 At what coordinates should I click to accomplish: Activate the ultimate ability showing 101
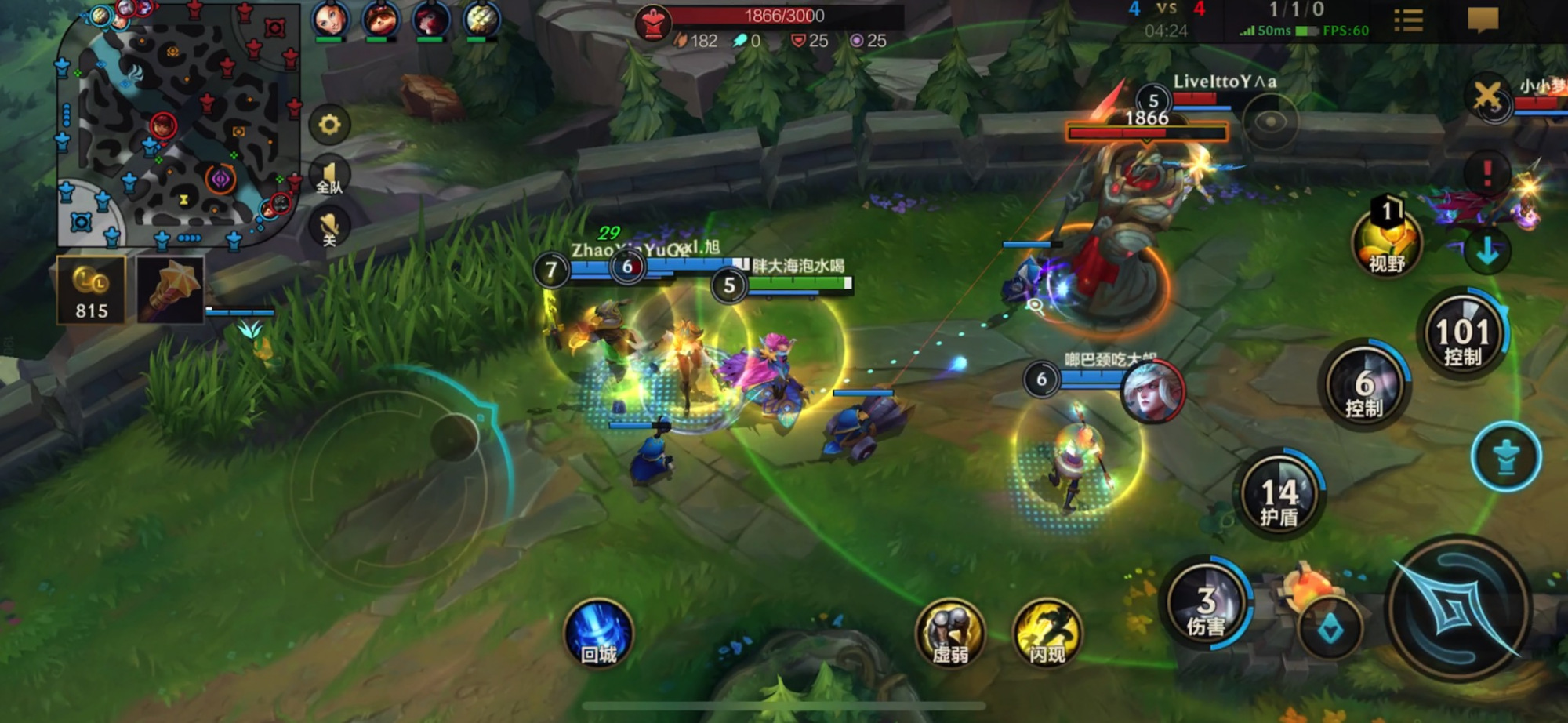pyautogui.click(x=1463, y=336)
